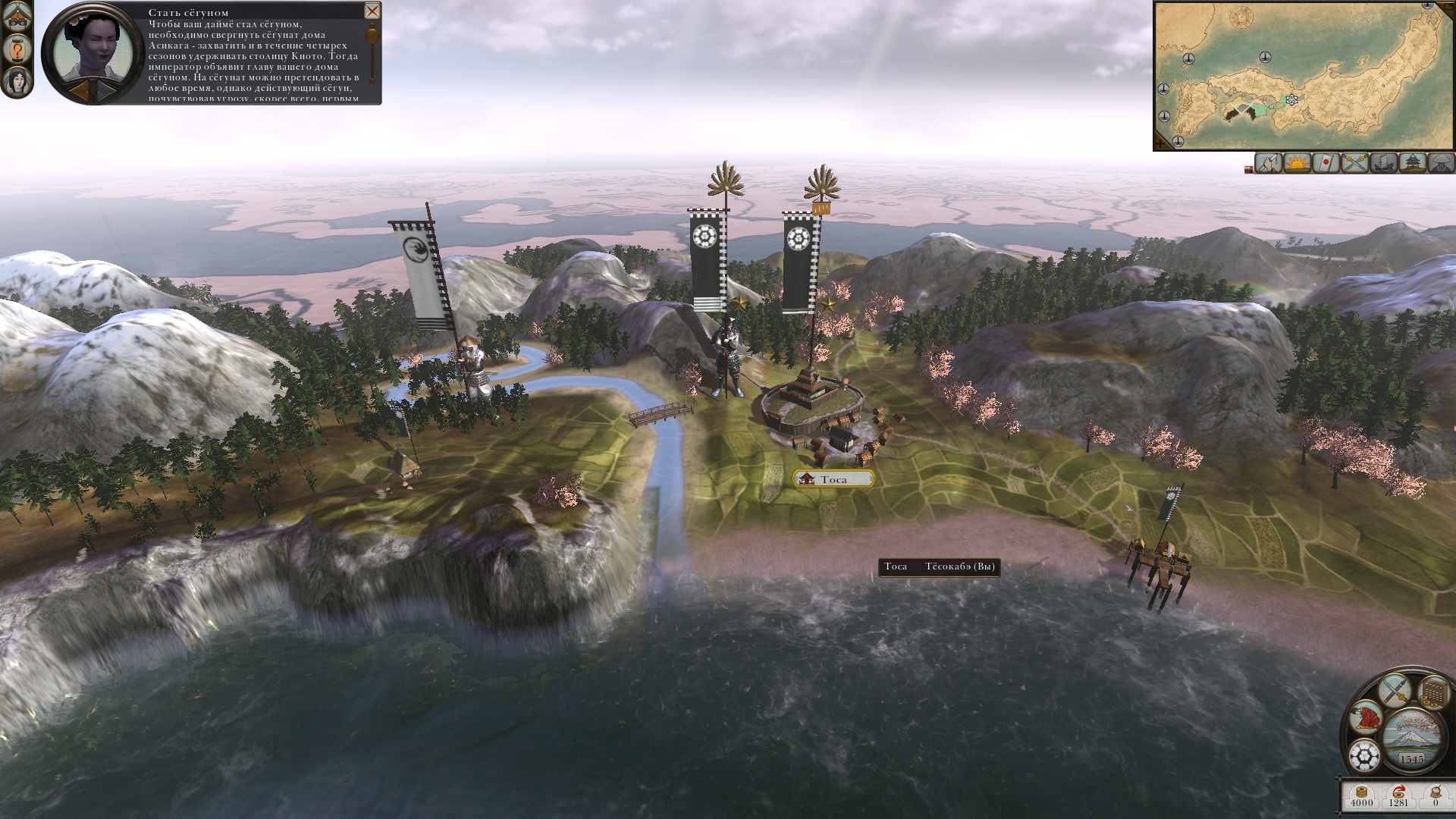
Task: Go to the previous advisor message
Action: 78,90
